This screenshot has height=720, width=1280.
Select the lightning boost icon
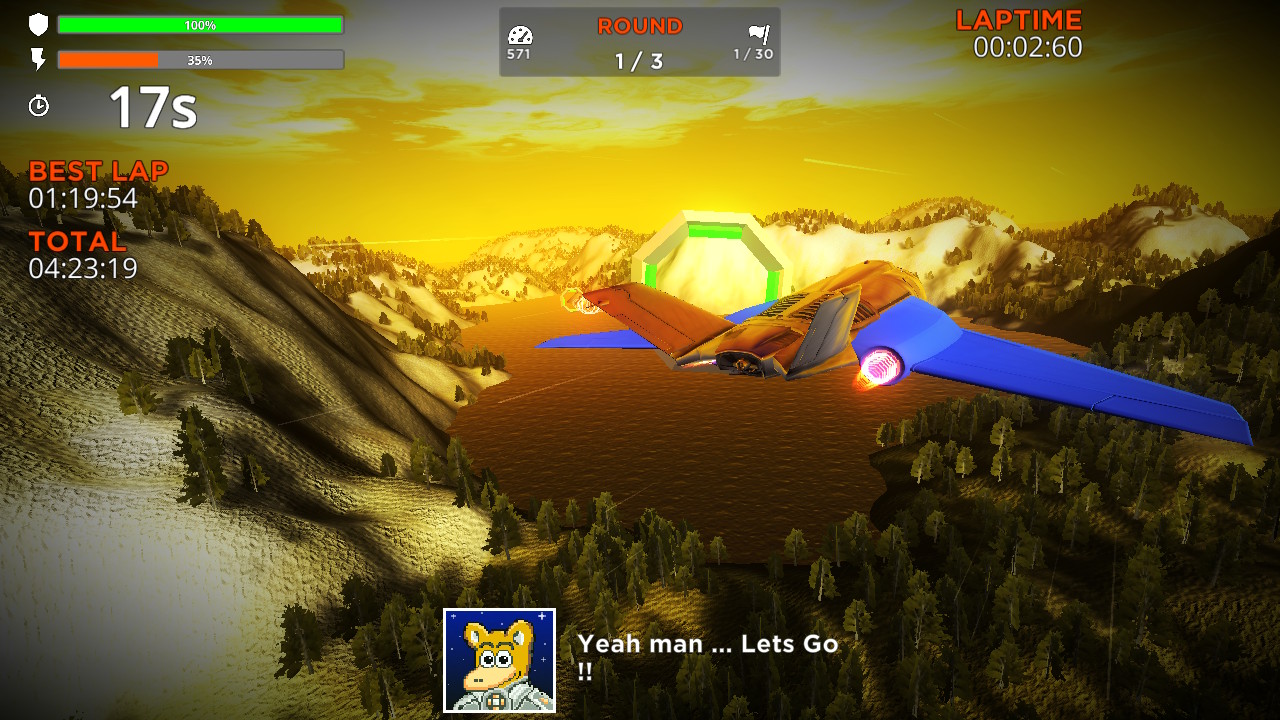[38, 58]
